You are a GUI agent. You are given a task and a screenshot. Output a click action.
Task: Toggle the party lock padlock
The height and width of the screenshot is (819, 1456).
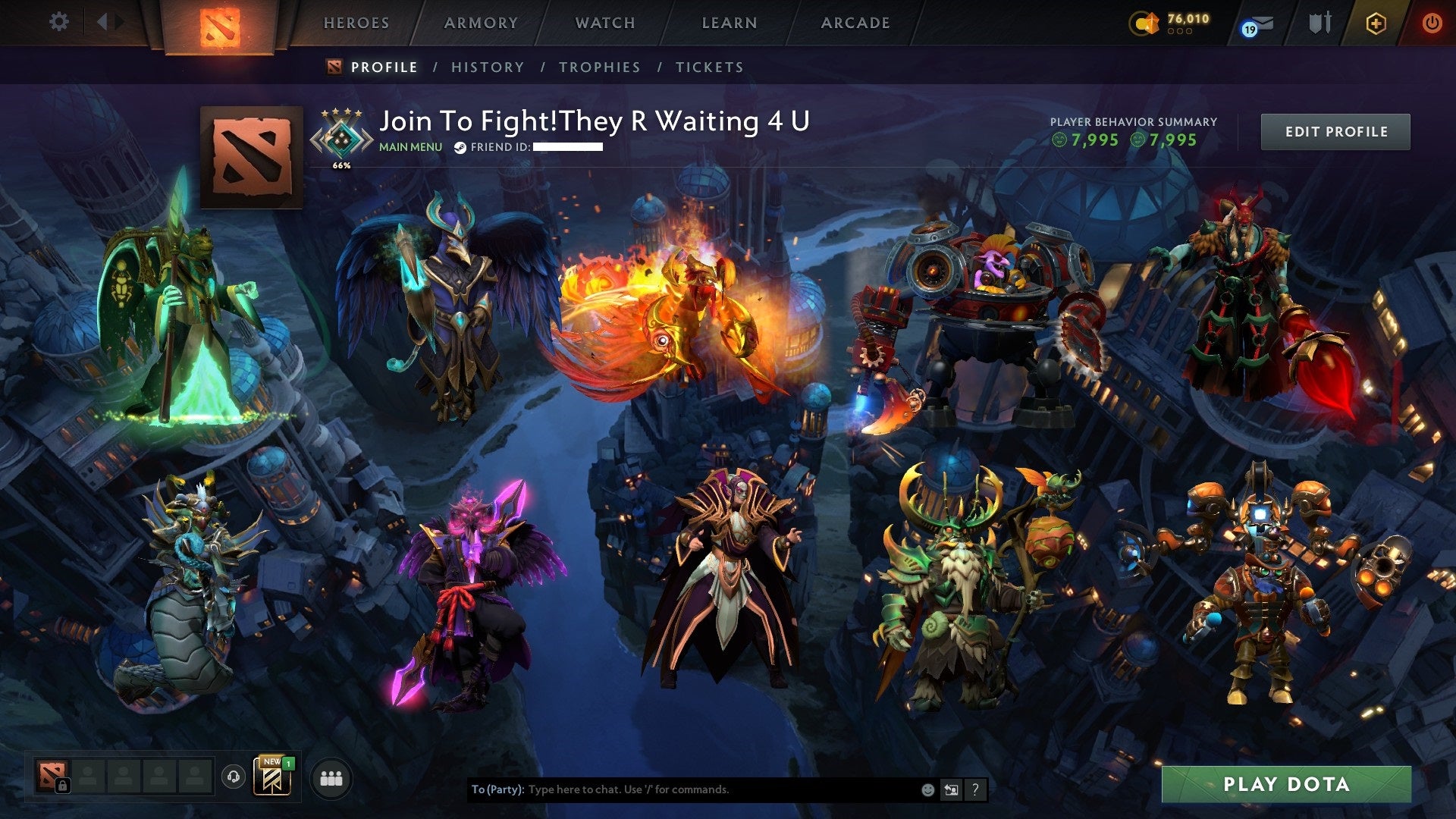tap(63, 785)
